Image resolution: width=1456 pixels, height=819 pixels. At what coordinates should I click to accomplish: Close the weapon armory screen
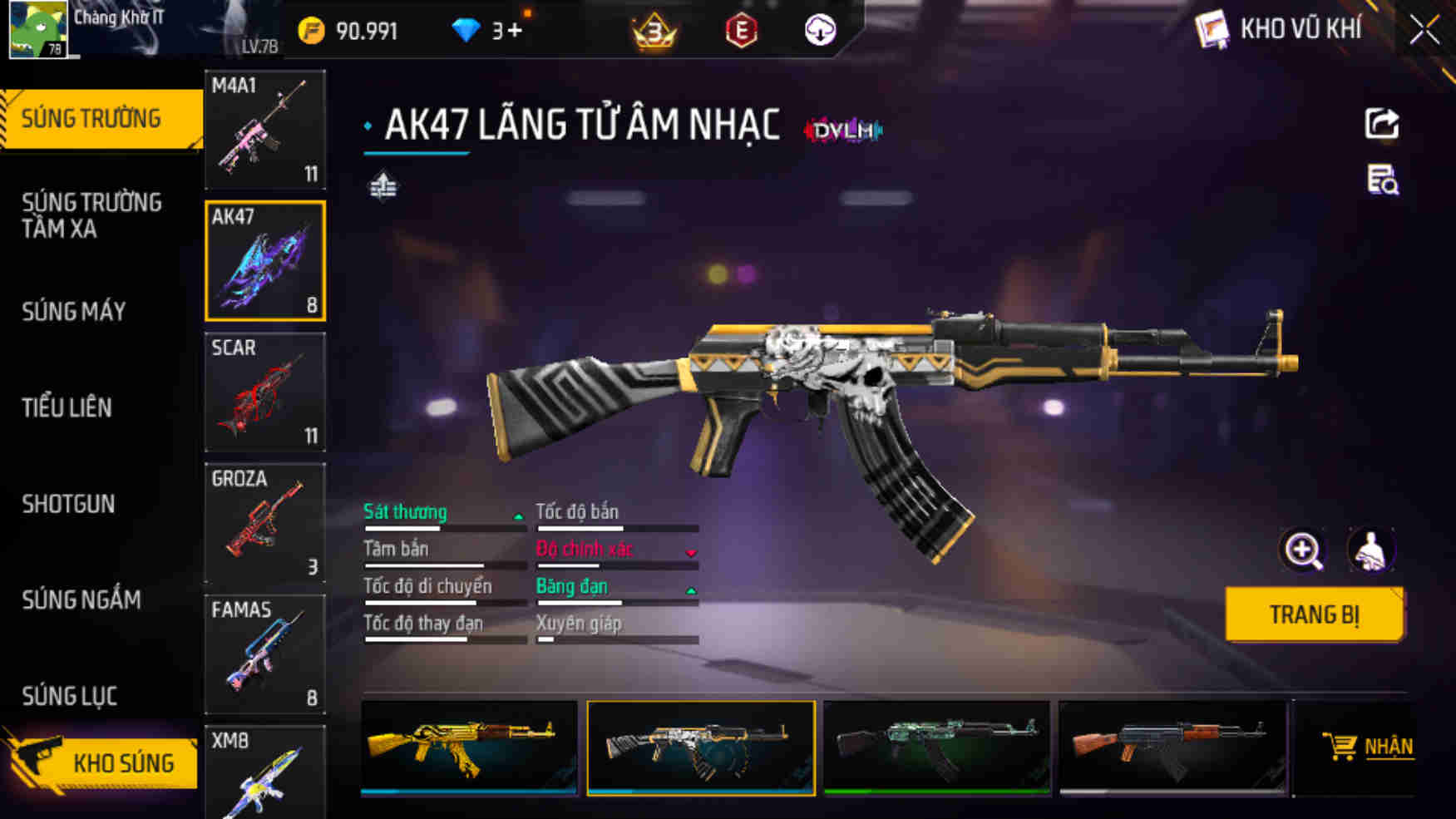coord(1424,31)
